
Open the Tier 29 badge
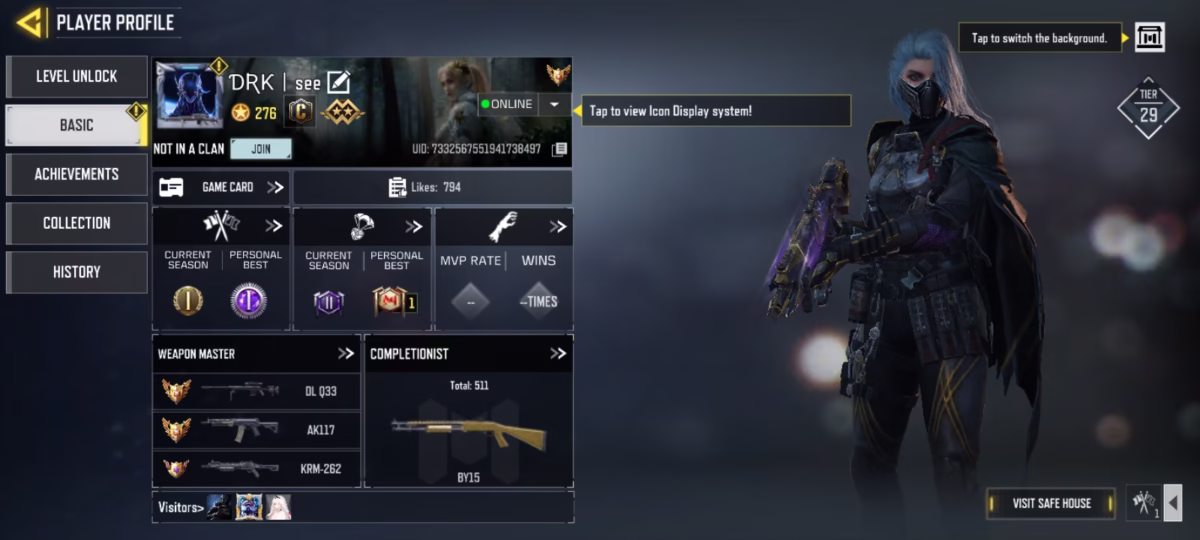tap(1148, 108)
